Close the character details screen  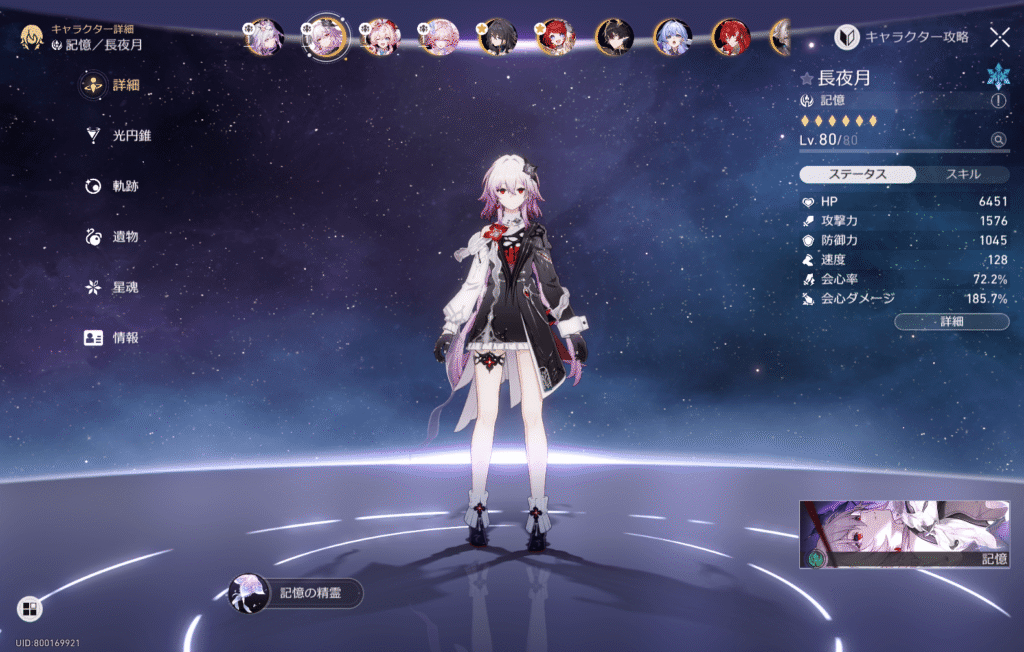pos(999,37)
